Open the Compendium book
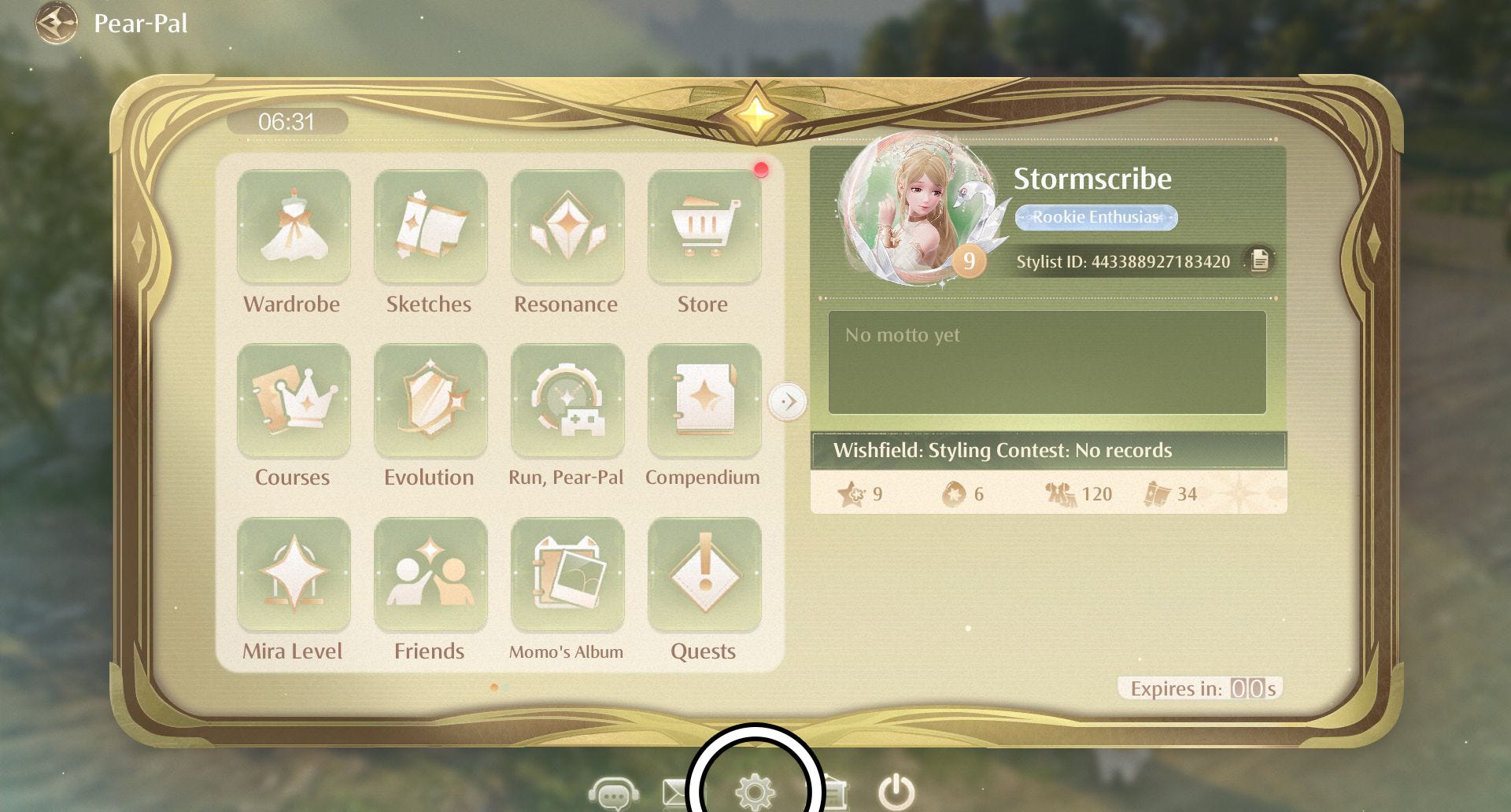The image size is (1511, 812). (x=704, y=400)
